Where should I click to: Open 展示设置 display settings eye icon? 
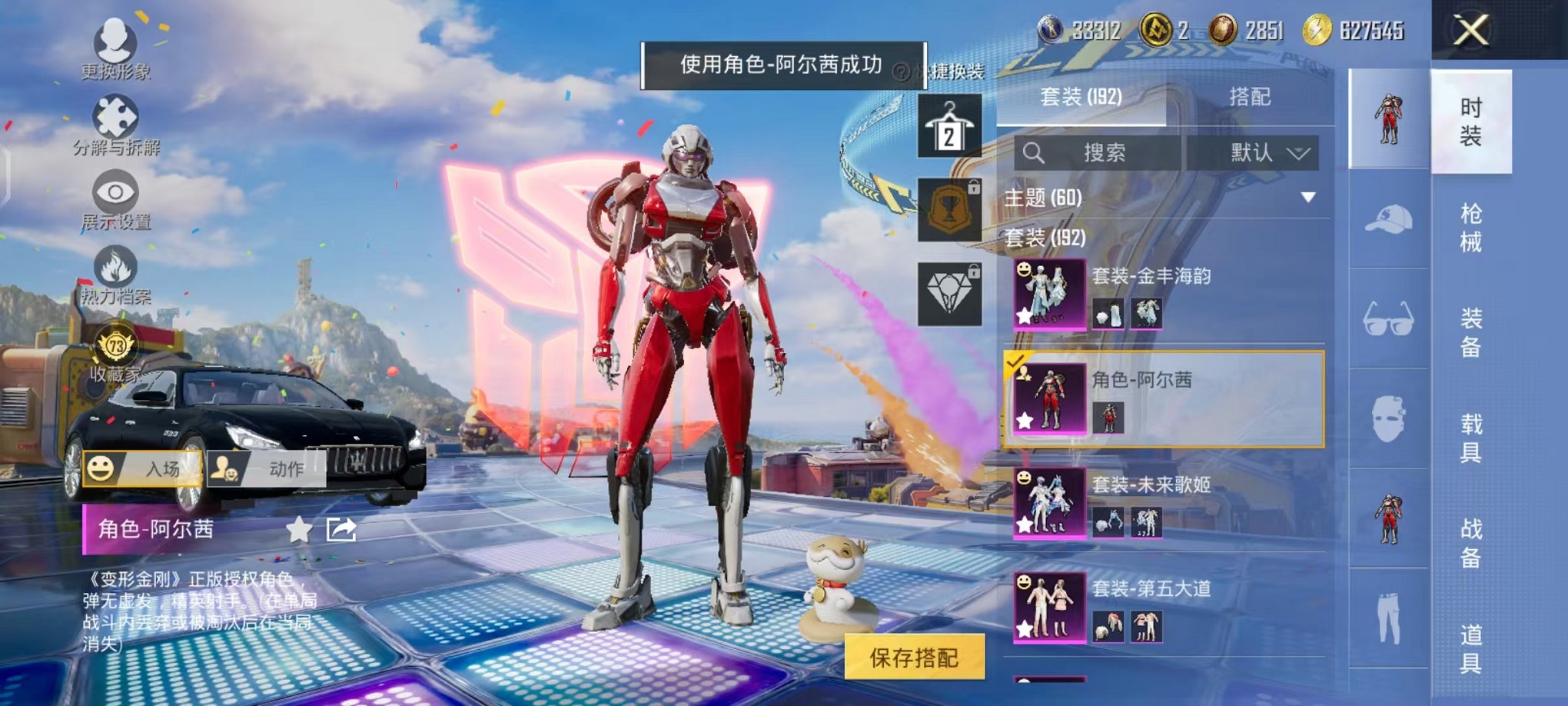(x=114, y=198)
